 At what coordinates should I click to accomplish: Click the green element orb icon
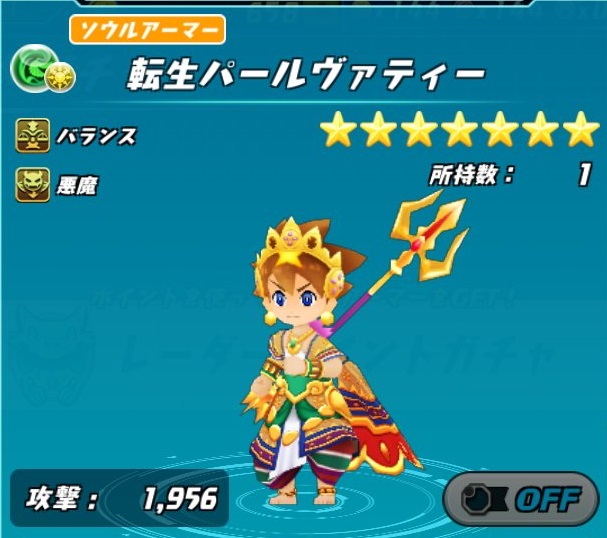30,68
